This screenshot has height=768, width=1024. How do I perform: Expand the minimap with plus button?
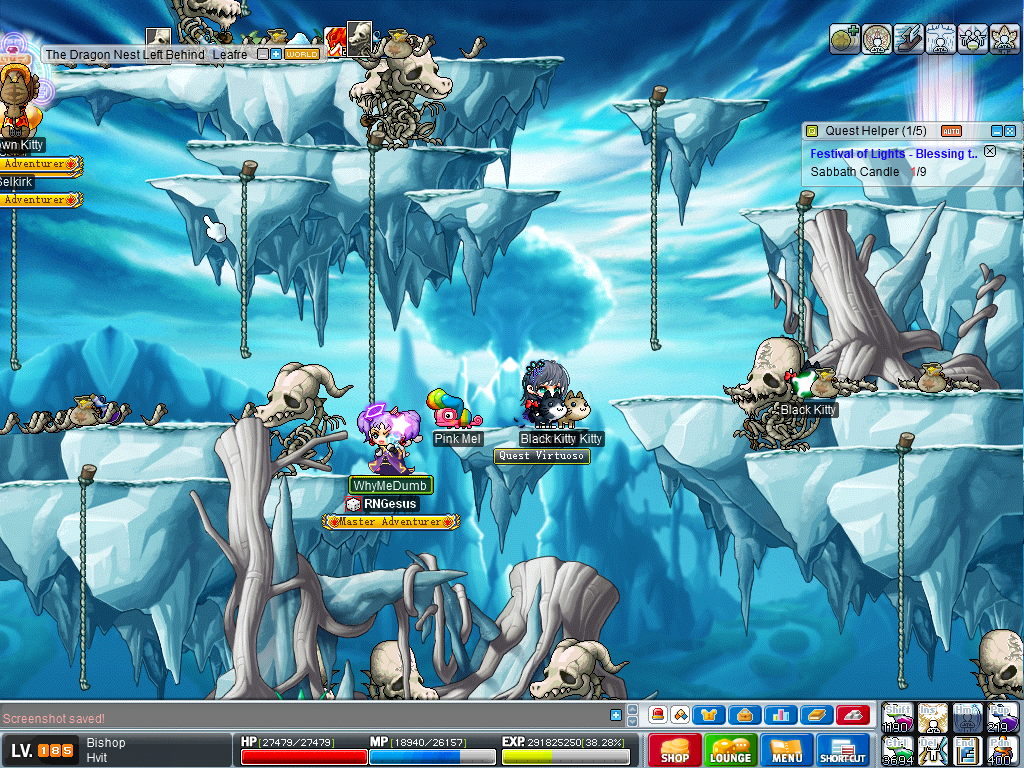pos(276,54)
